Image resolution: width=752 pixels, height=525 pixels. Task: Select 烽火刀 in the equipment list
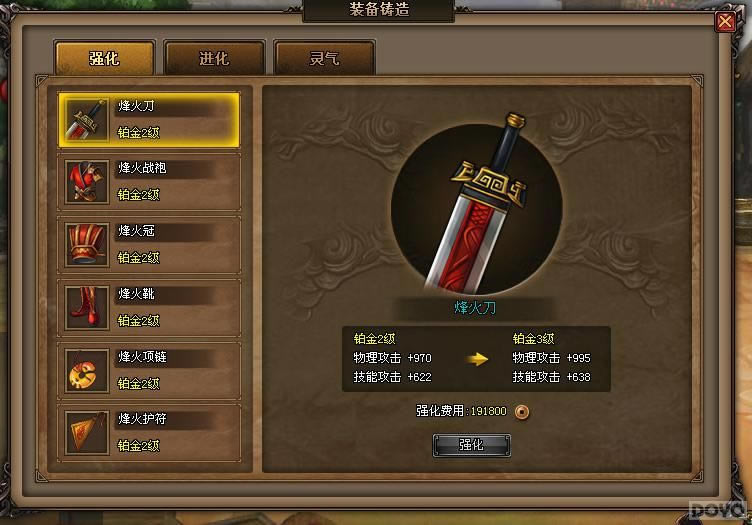point(149,119)
